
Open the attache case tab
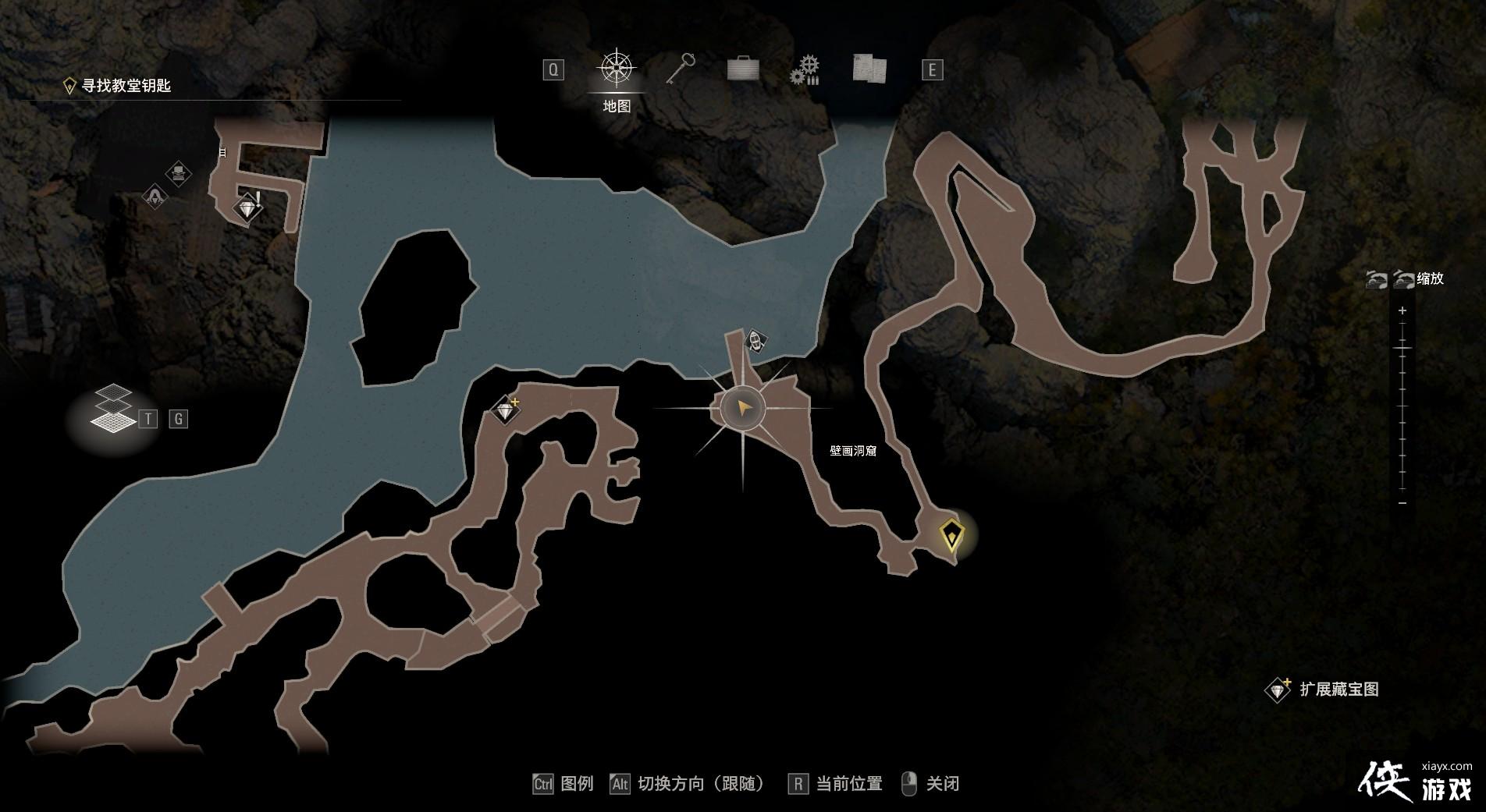pos(742,69)
